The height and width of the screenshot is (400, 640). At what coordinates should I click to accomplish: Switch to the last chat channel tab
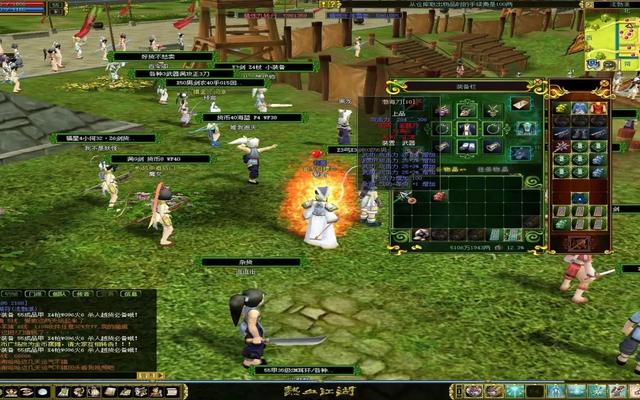tap(131, 294)
